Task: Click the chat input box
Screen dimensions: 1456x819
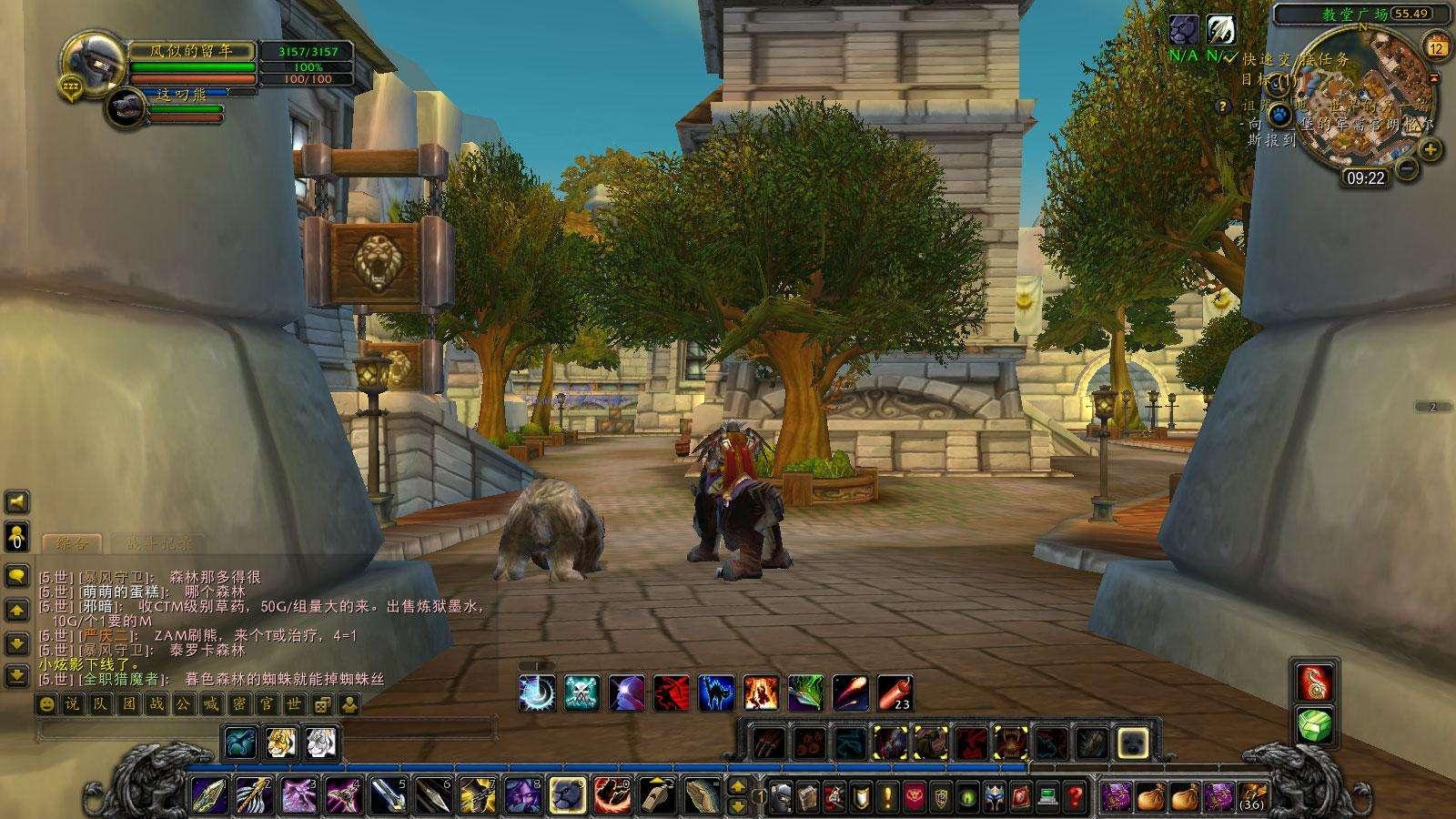Action: pos(266,728)
